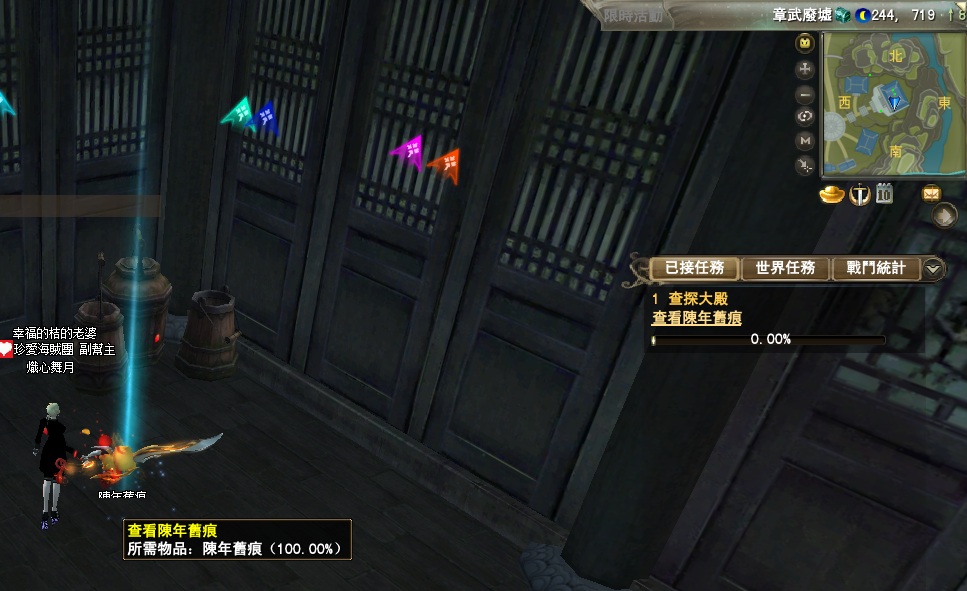Collapse the quest tracker with the arrow button
This screenshot has height=591, width=967.
click(933, 268)
